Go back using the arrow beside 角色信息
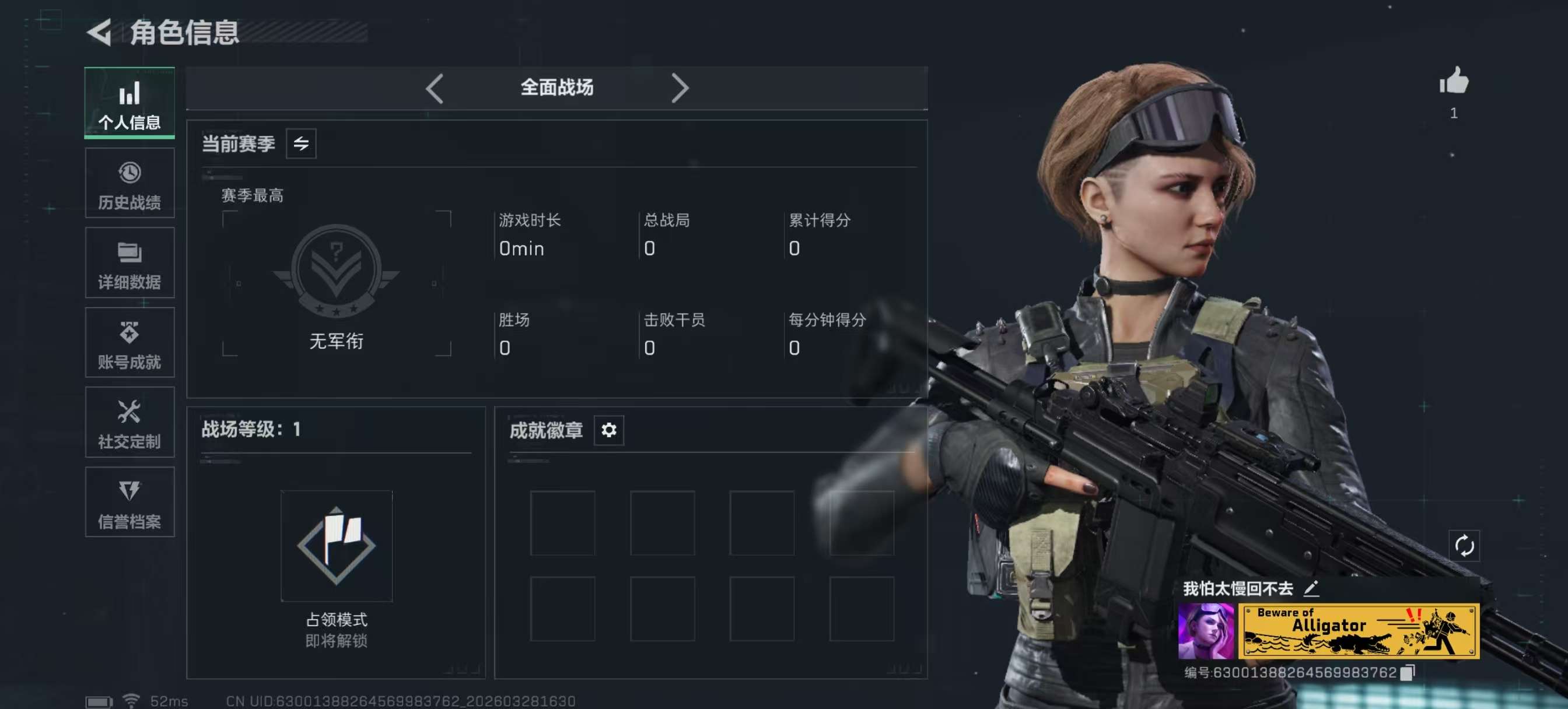Screen dimensions: 1568x709 pyautogui.click(x=100, y=32)
